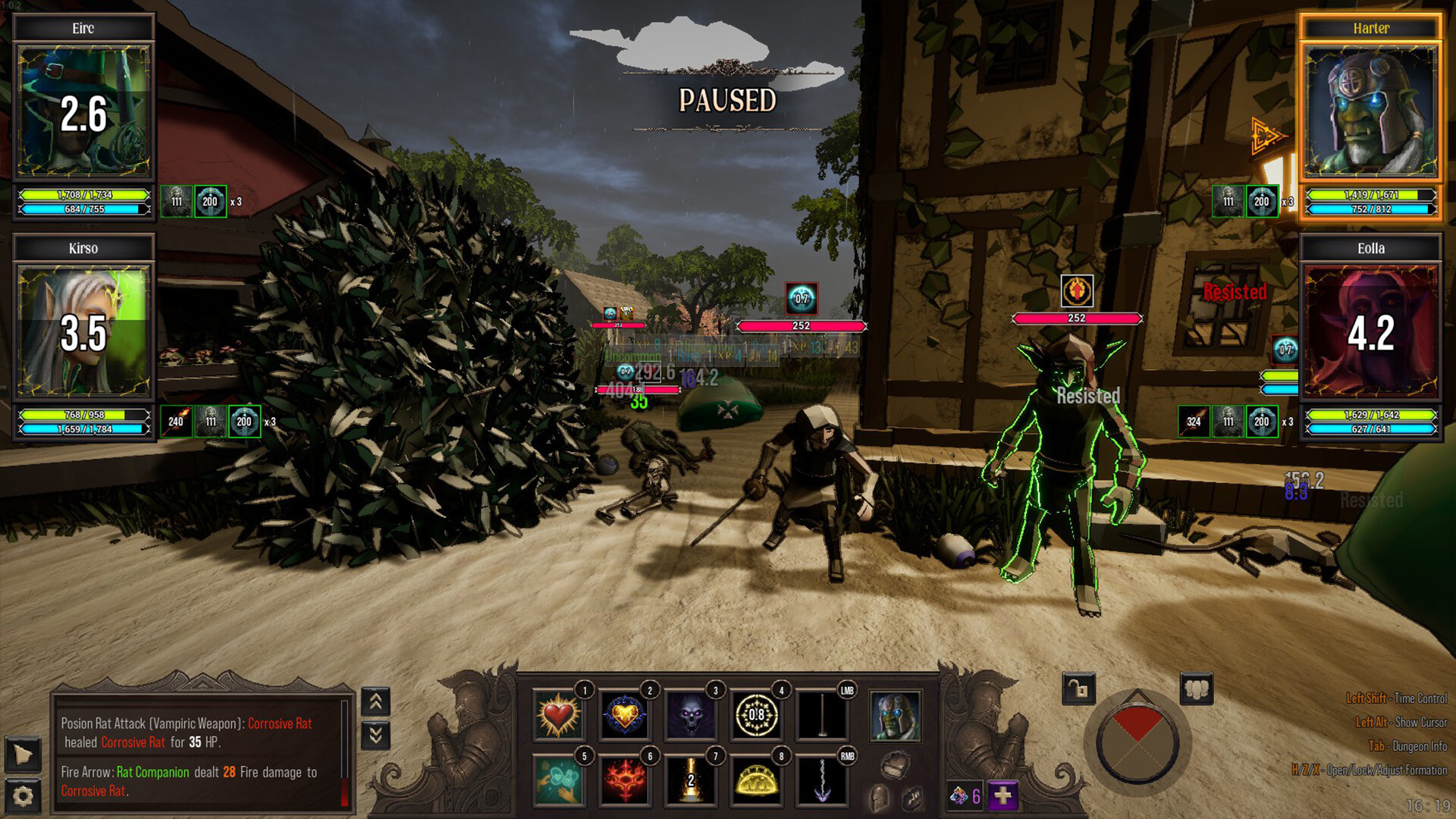Use the golden light pillar ability
This screenshot has width=1456, height=819.
(690, 780)
